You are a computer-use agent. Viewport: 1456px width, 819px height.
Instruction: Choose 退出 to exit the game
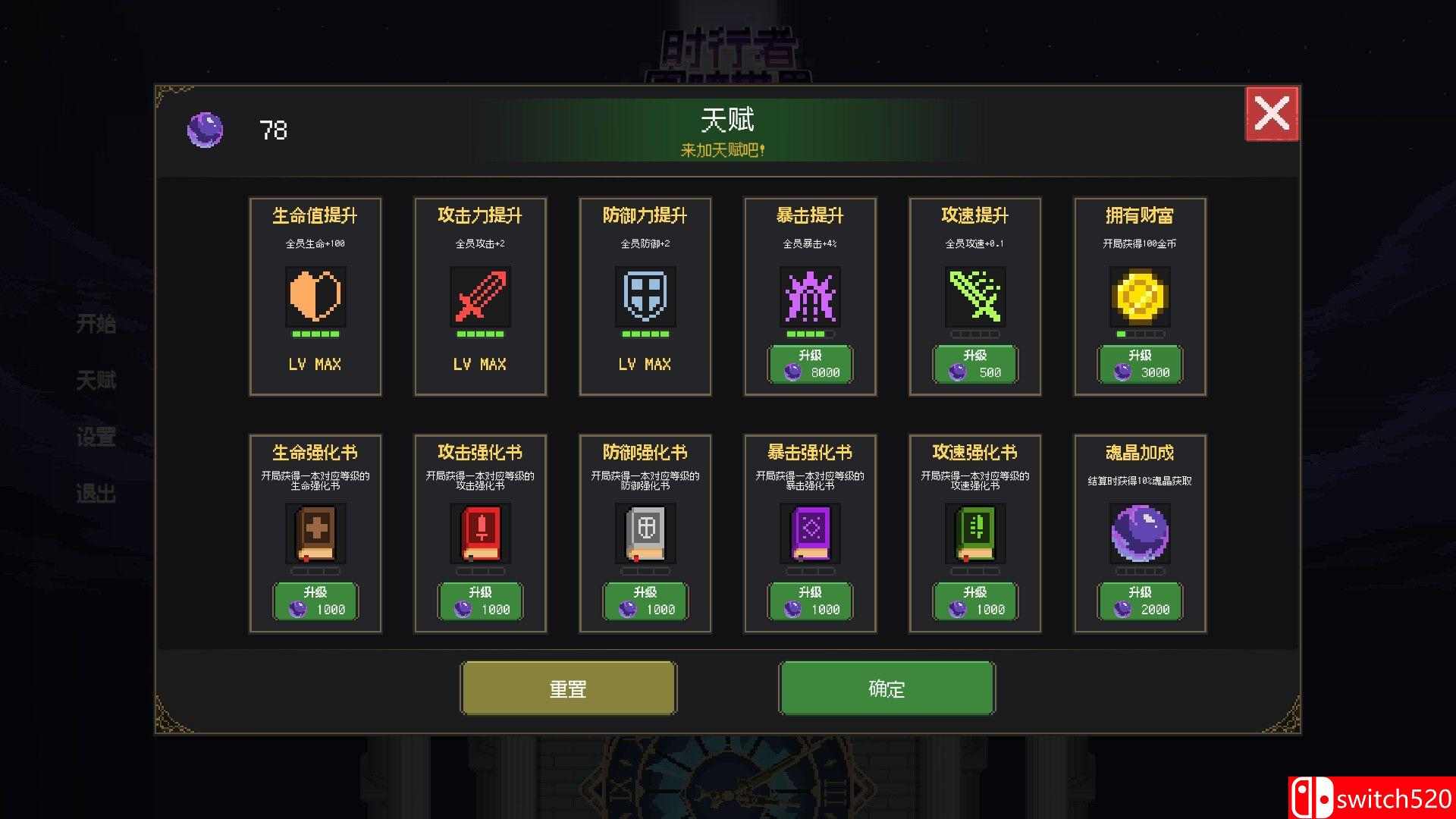coord(97,494)
